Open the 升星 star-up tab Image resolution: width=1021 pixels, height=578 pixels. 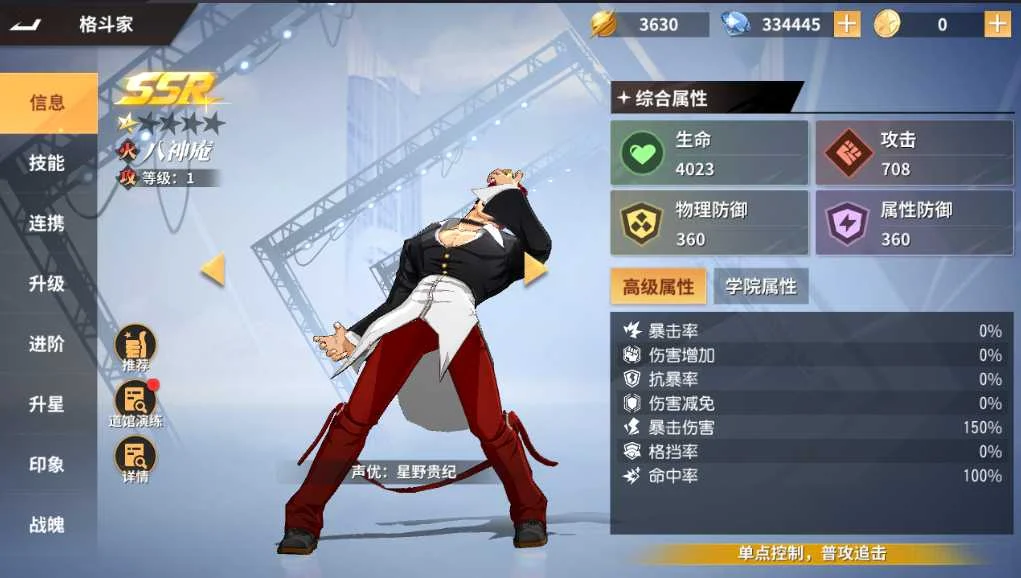tap(47, 405)
